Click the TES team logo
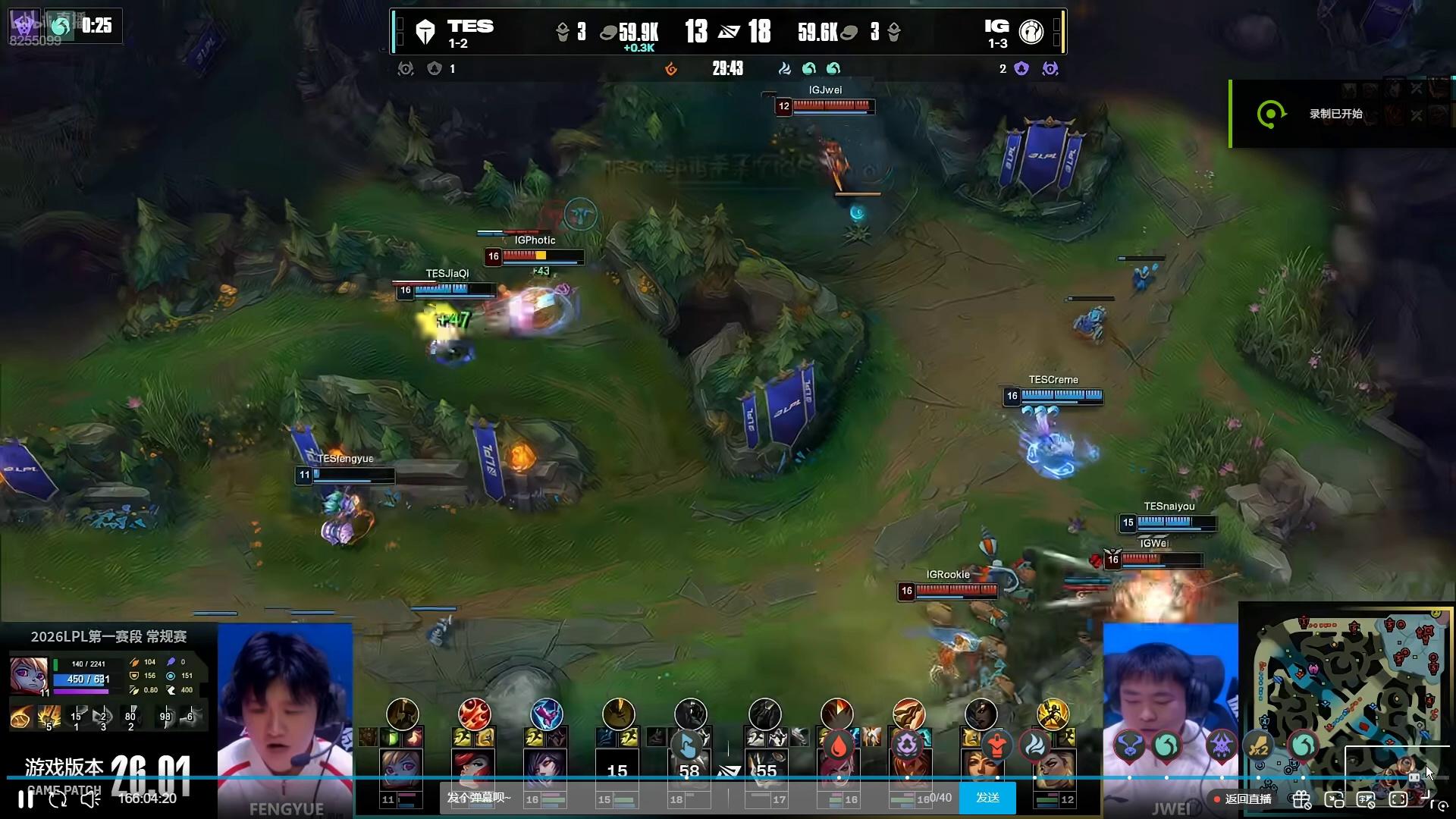This screenshot has height=819, width=1456. [425, 32]
